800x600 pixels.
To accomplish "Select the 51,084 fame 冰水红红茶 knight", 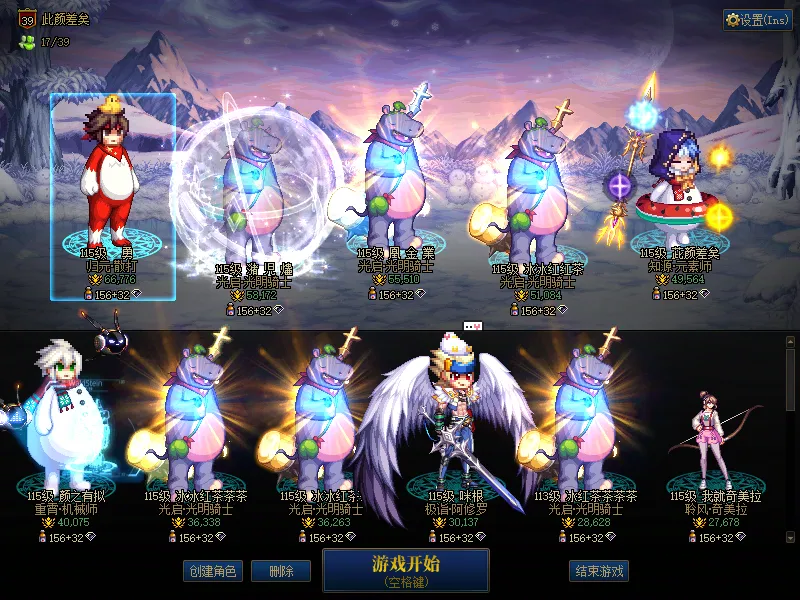I will [538, 190].
